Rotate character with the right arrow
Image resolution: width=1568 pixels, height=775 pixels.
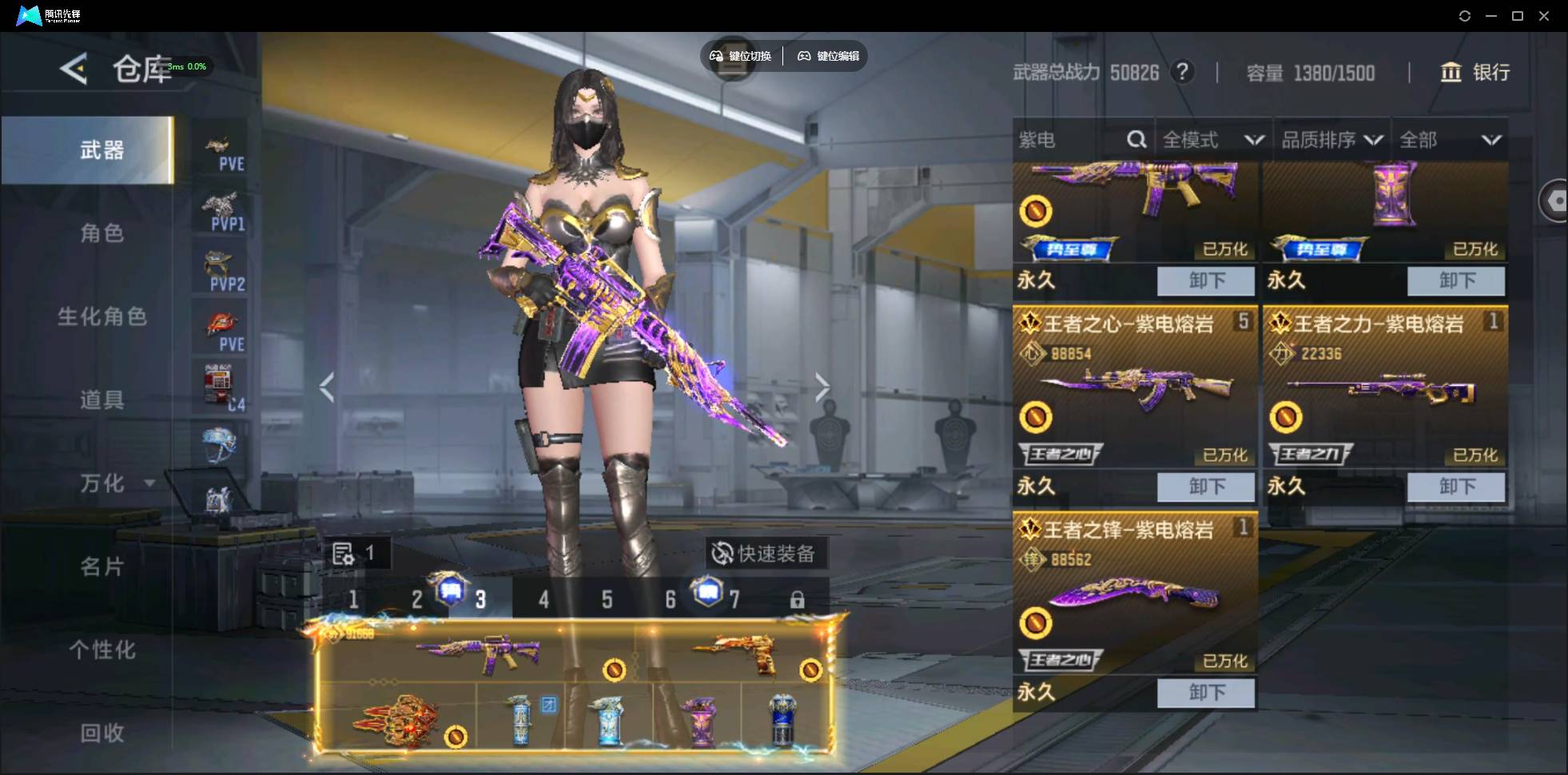click(x=822, y=387)
